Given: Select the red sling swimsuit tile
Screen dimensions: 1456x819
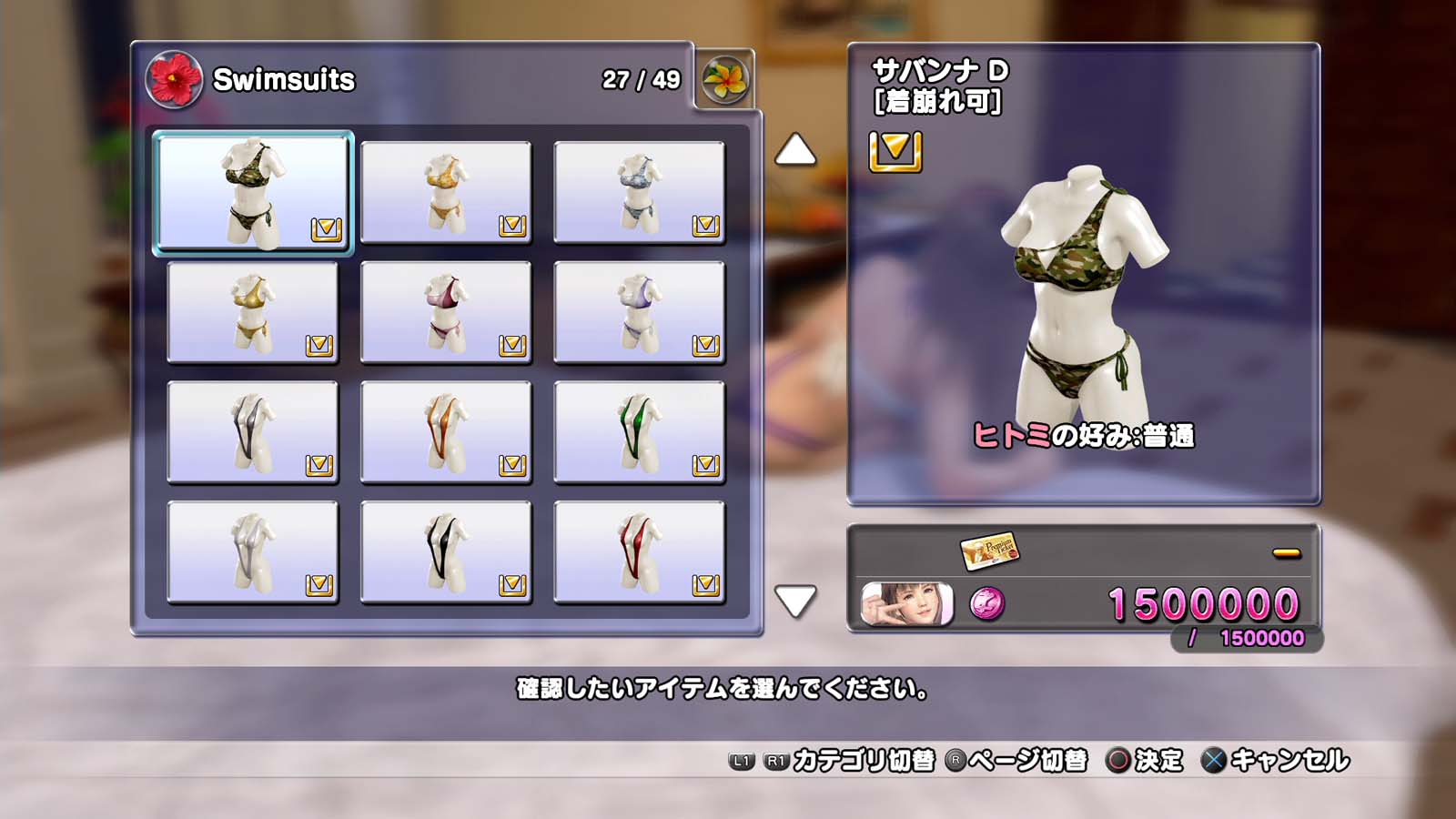Looking at the screenshot, I should coord(639,552).
